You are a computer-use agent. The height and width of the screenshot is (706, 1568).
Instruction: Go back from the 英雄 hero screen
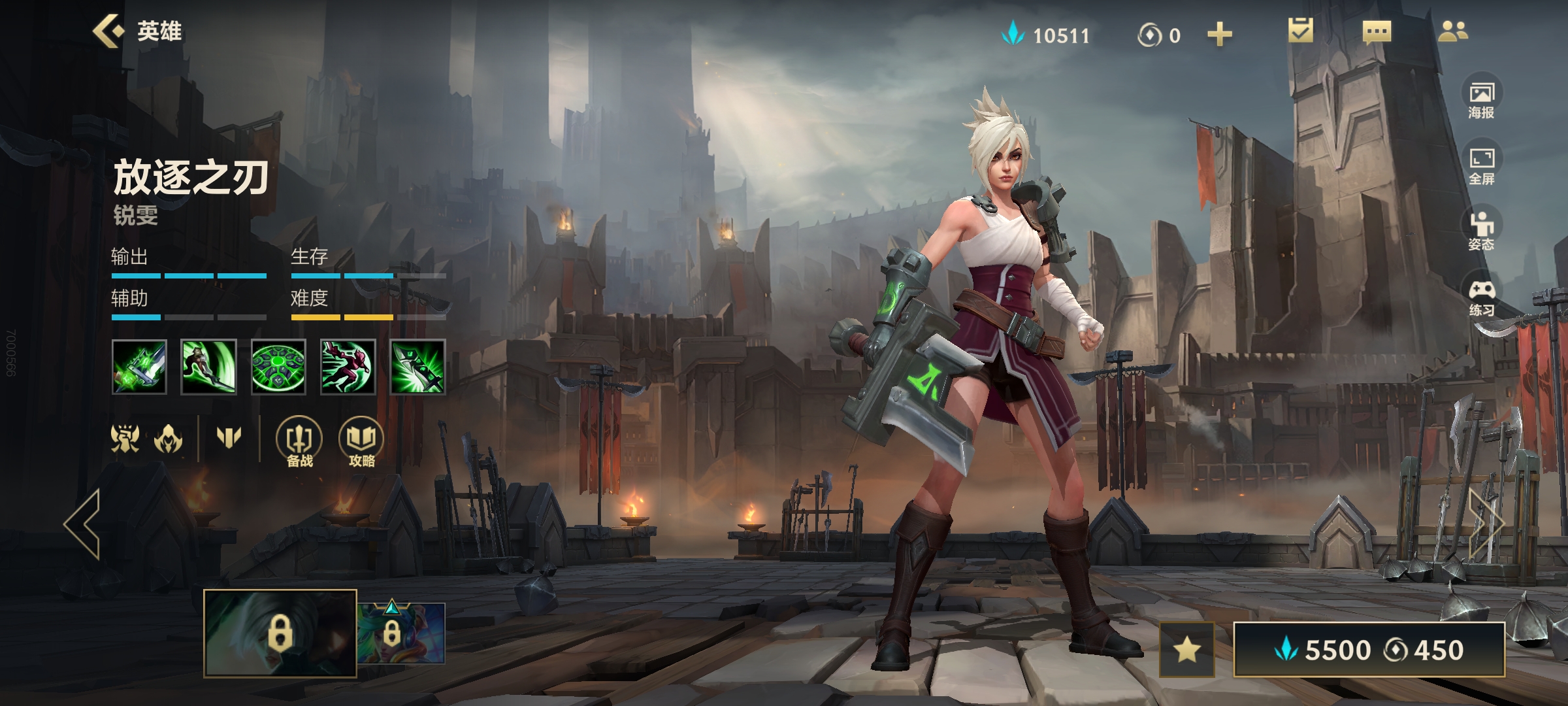tap(108, 31)
